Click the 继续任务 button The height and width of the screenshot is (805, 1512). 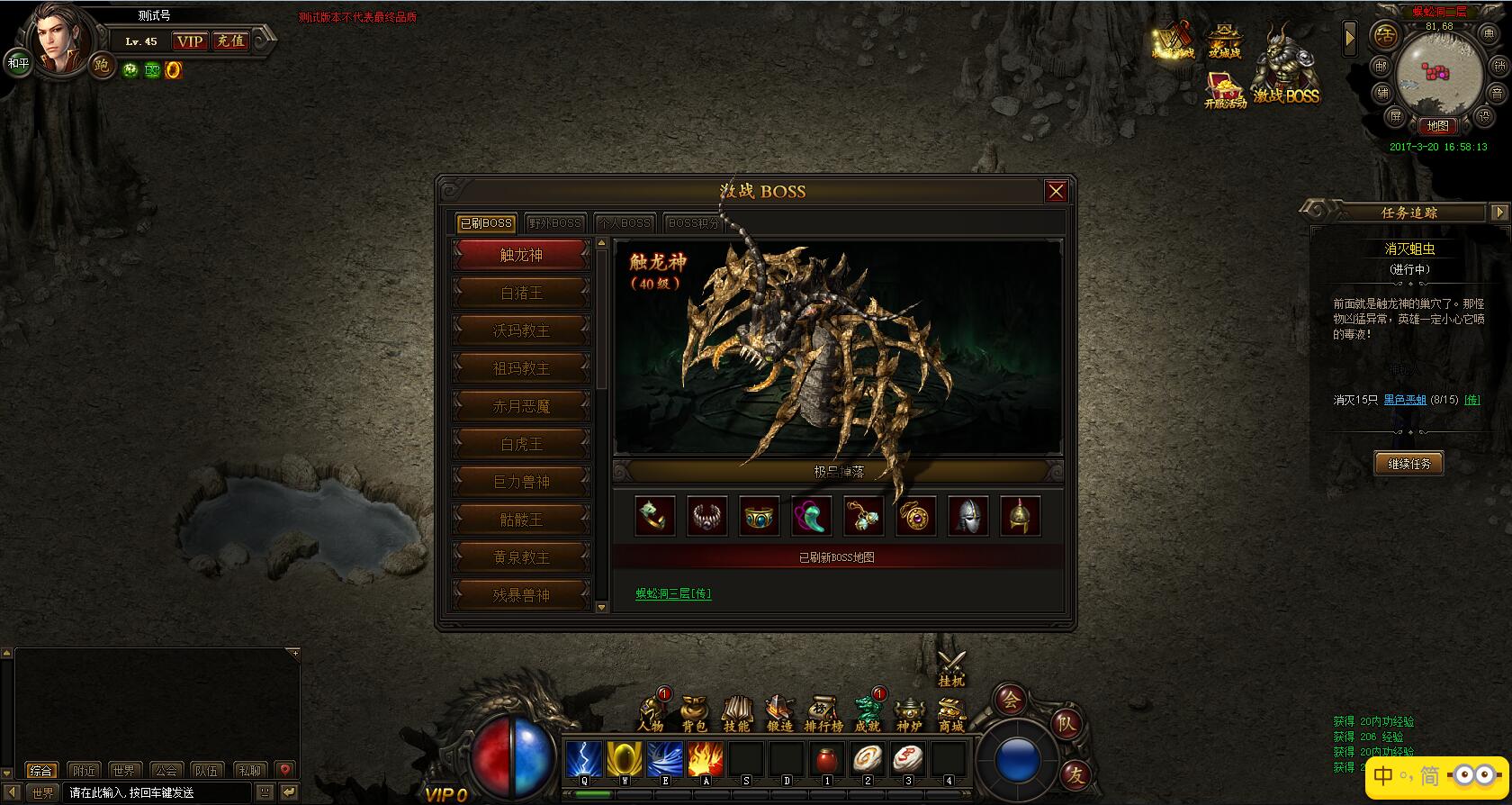(1408, 464)
